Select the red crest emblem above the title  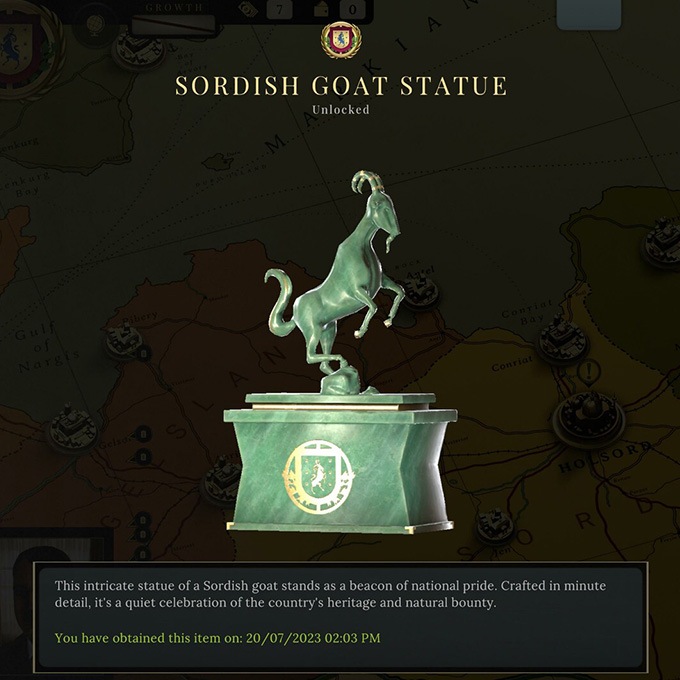point(339,40)
